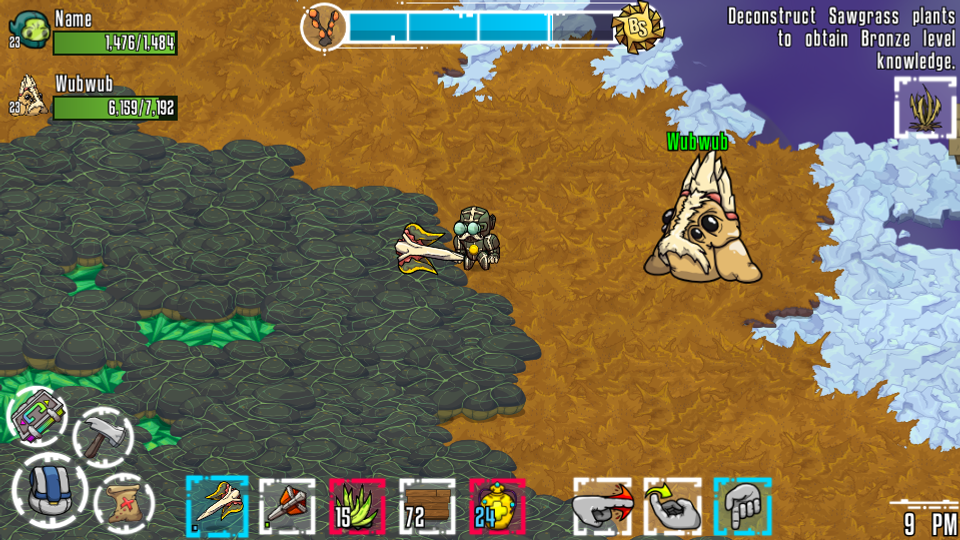This screenshot has width=960, height=540.
Task: Open the treasure map scroll
Action: [x=123, y=501]
